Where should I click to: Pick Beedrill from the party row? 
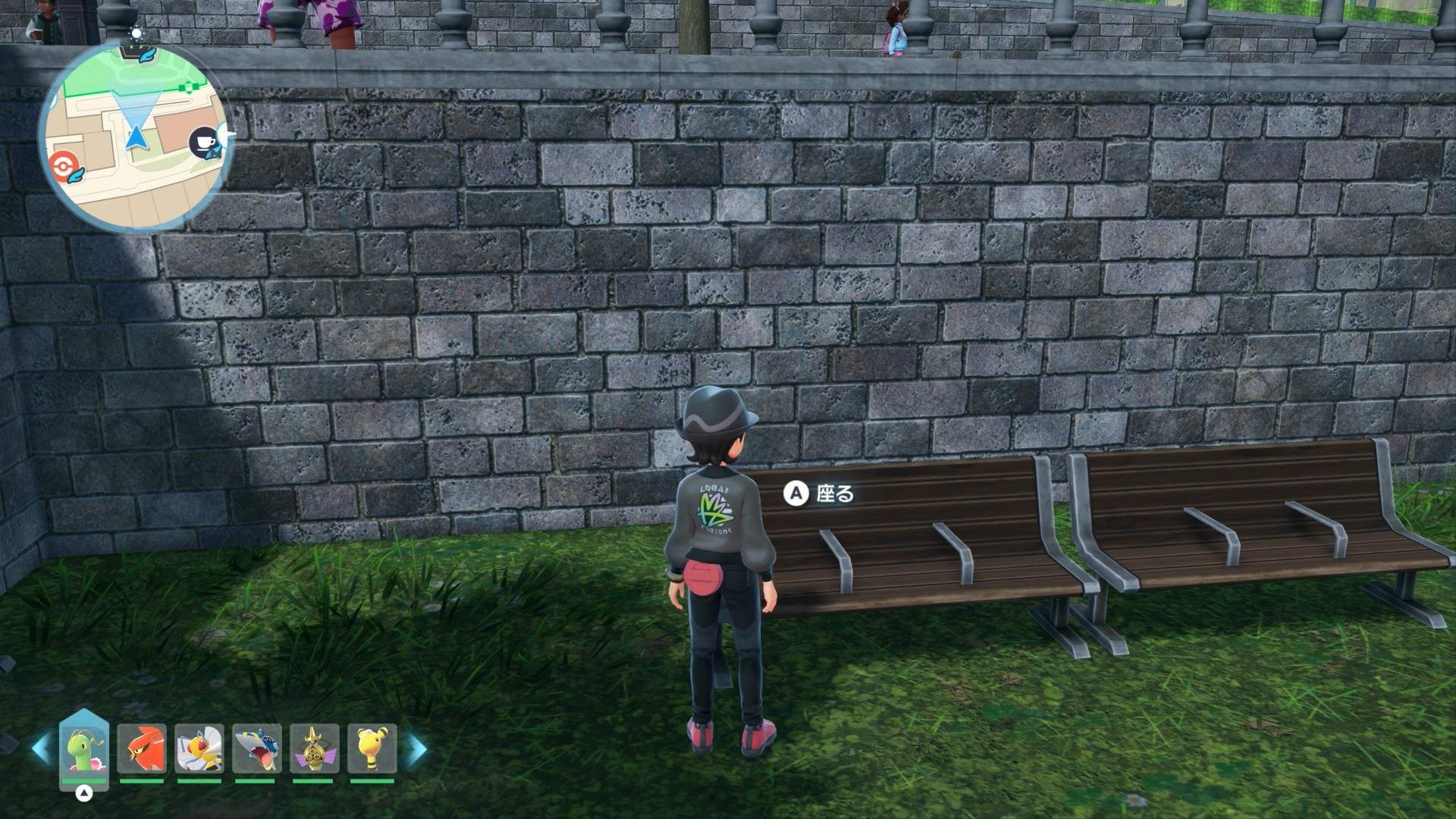199,749
